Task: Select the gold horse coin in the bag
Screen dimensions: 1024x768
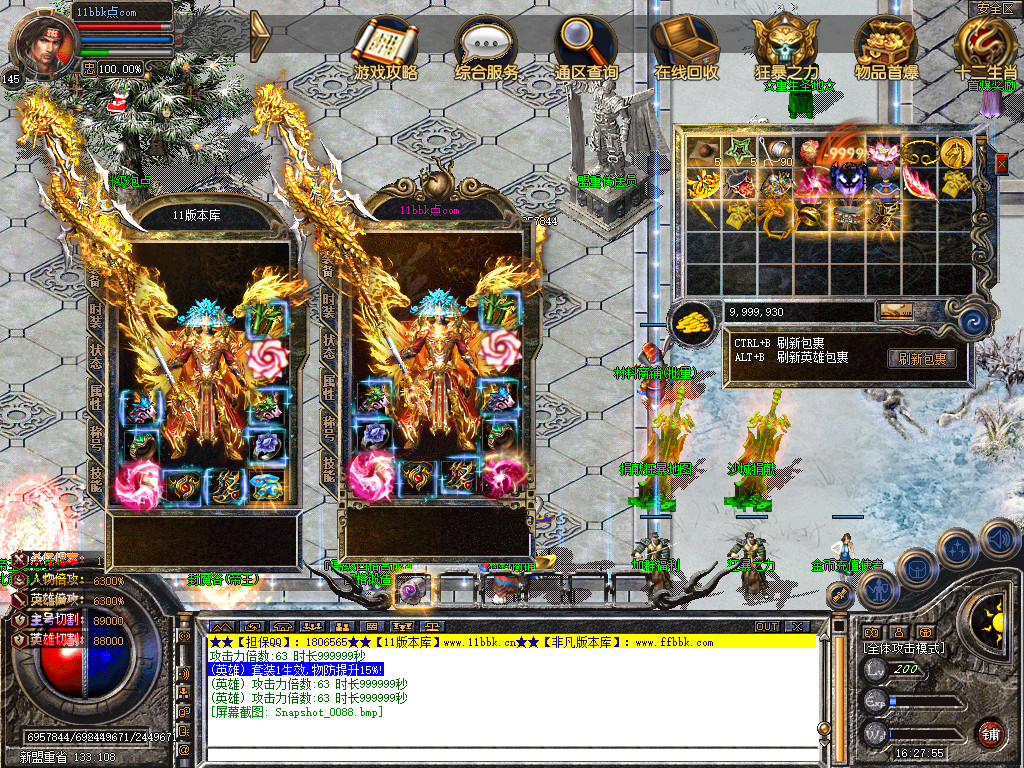Action: point(955,152)
